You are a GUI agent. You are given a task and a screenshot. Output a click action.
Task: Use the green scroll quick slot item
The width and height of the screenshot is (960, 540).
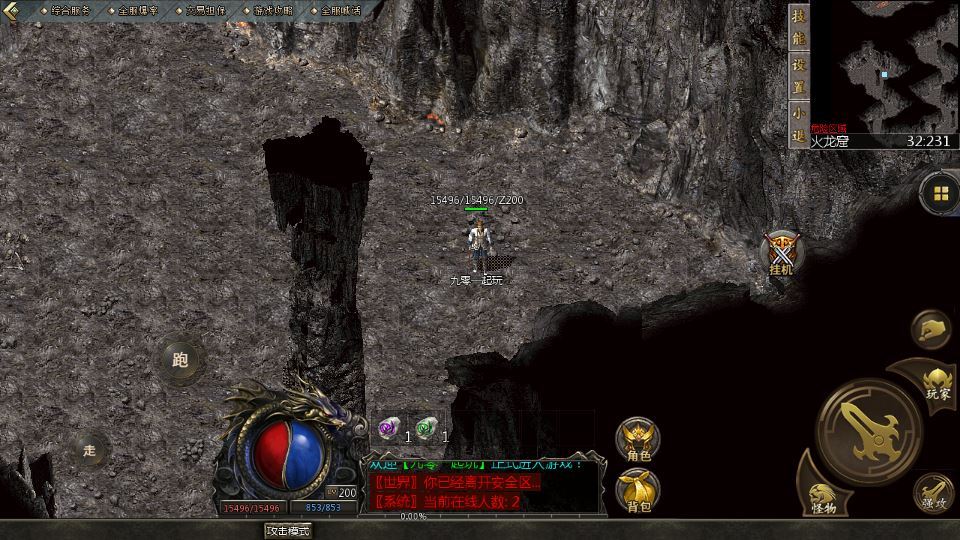pos(427,428)
